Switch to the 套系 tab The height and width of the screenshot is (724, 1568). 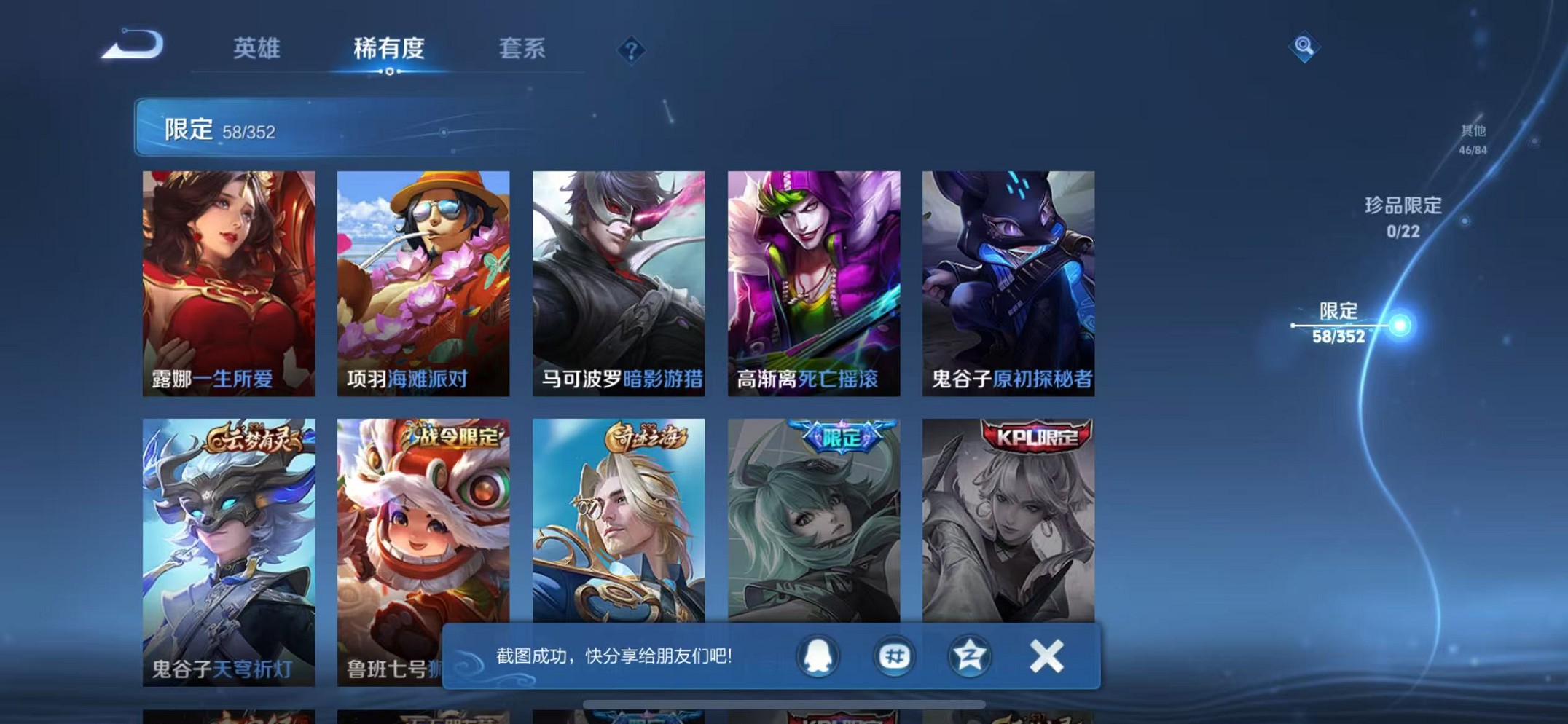coord(522,49)
